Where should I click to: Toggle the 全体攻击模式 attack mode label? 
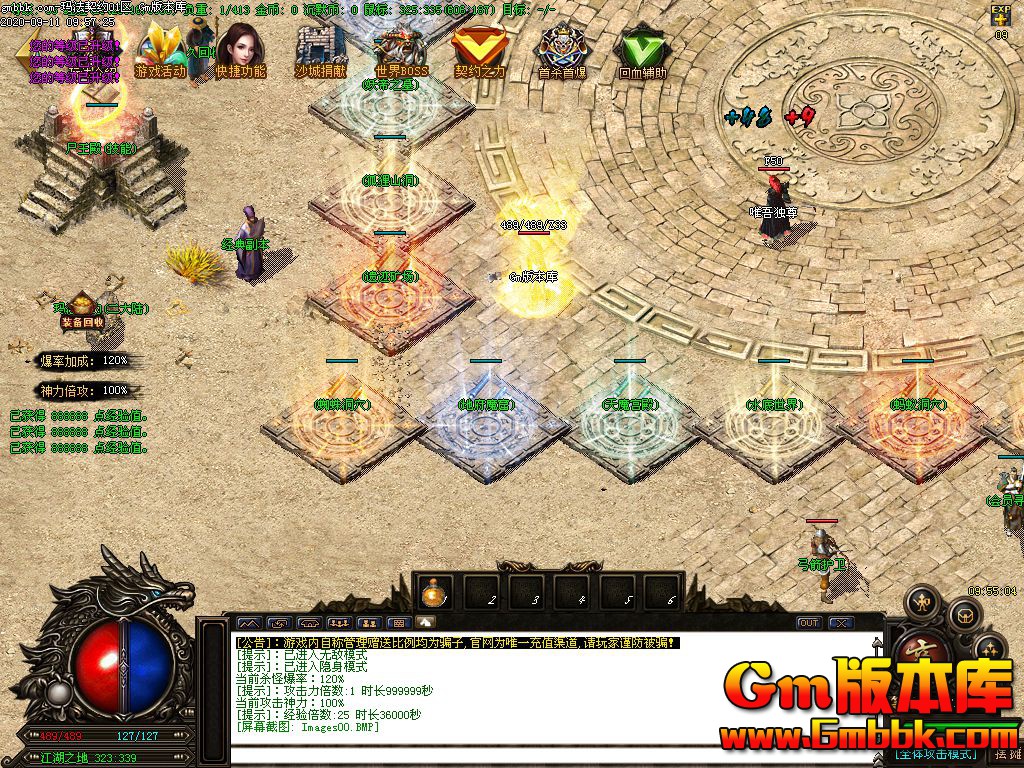click(935, 753)
